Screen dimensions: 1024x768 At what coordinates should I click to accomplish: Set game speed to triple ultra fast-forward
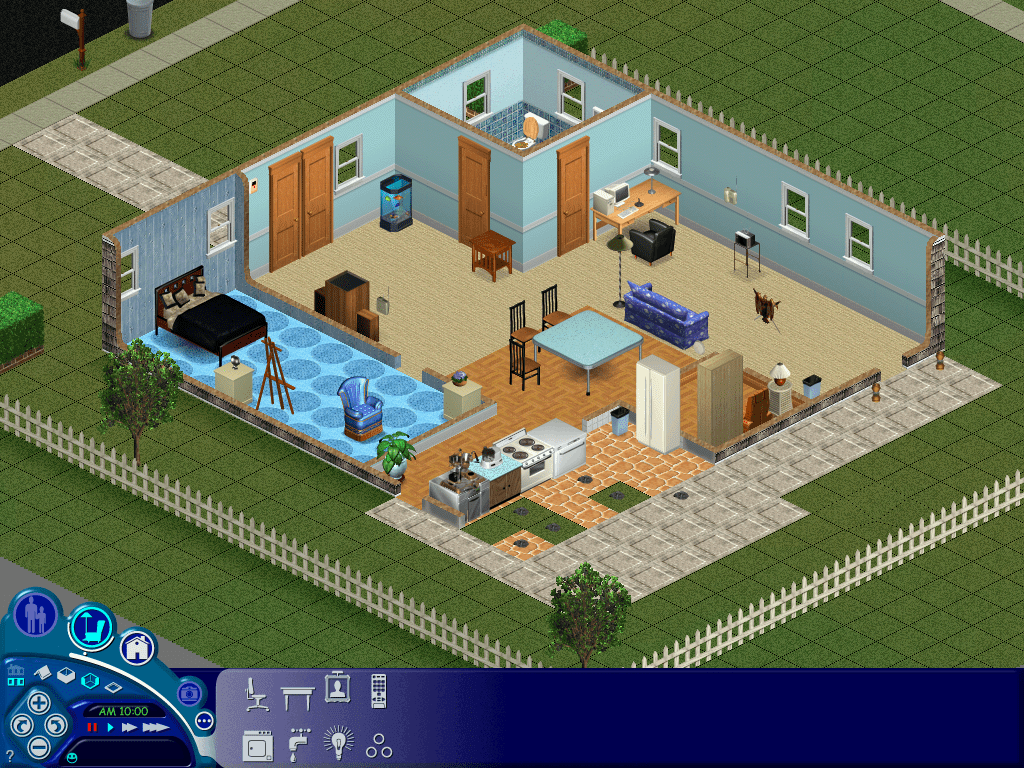(x=155, y=727)
